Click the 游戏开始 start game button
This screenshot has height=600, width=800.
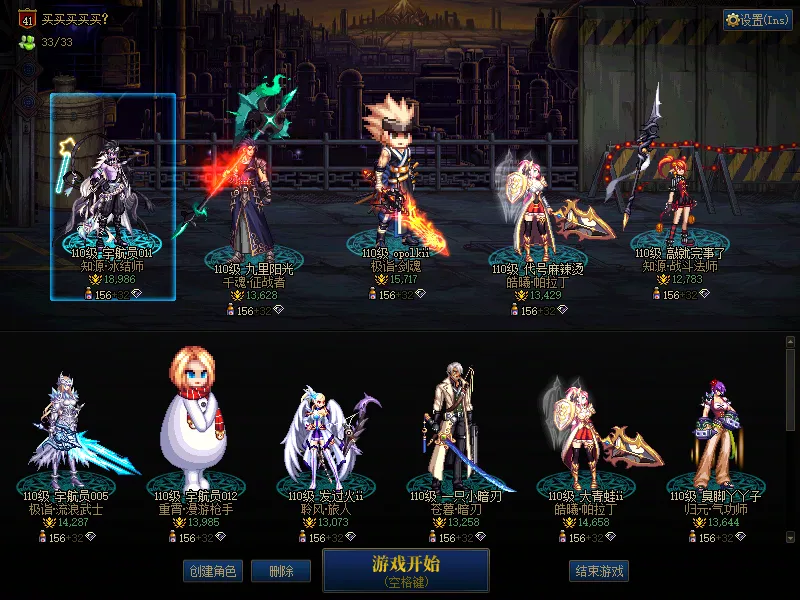[x=405, y=570]
